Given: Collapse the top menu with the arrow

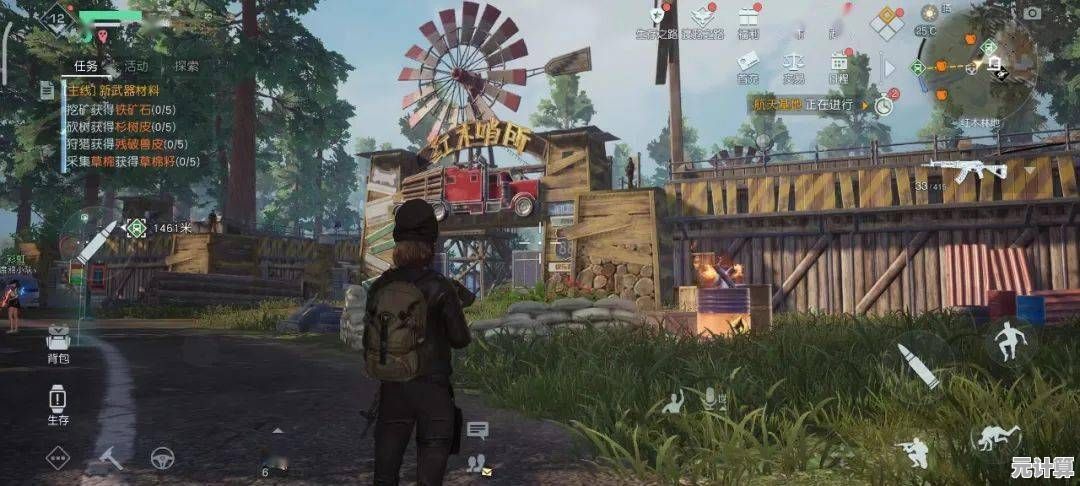Looking at the screenshot, I should [888, 68].
